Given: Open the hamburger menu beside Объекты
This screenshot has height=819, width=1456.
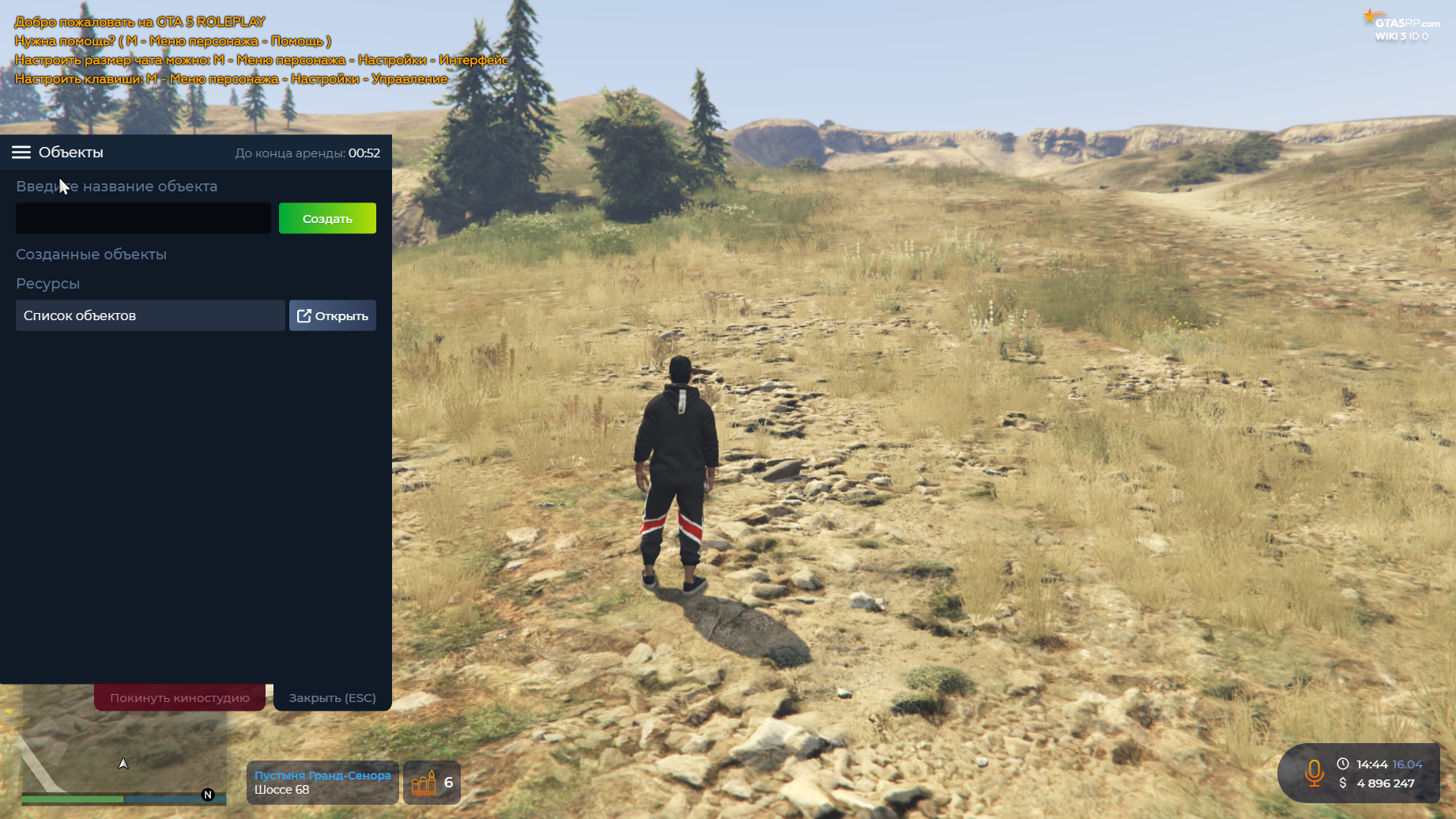Looking at the screenshot, I should point(21,153).
